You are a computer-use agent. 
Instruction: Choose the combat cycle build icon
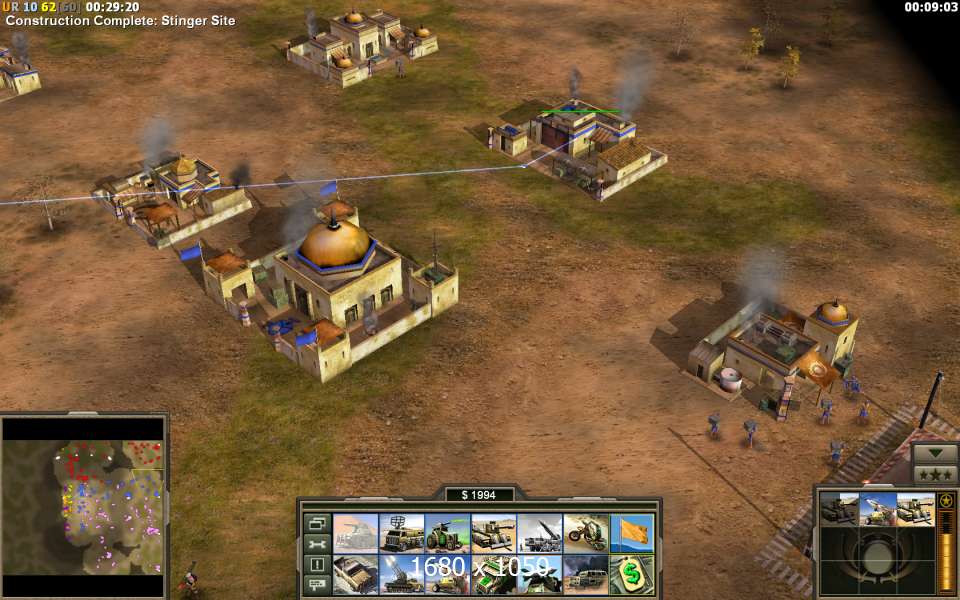tap(586, 534)
